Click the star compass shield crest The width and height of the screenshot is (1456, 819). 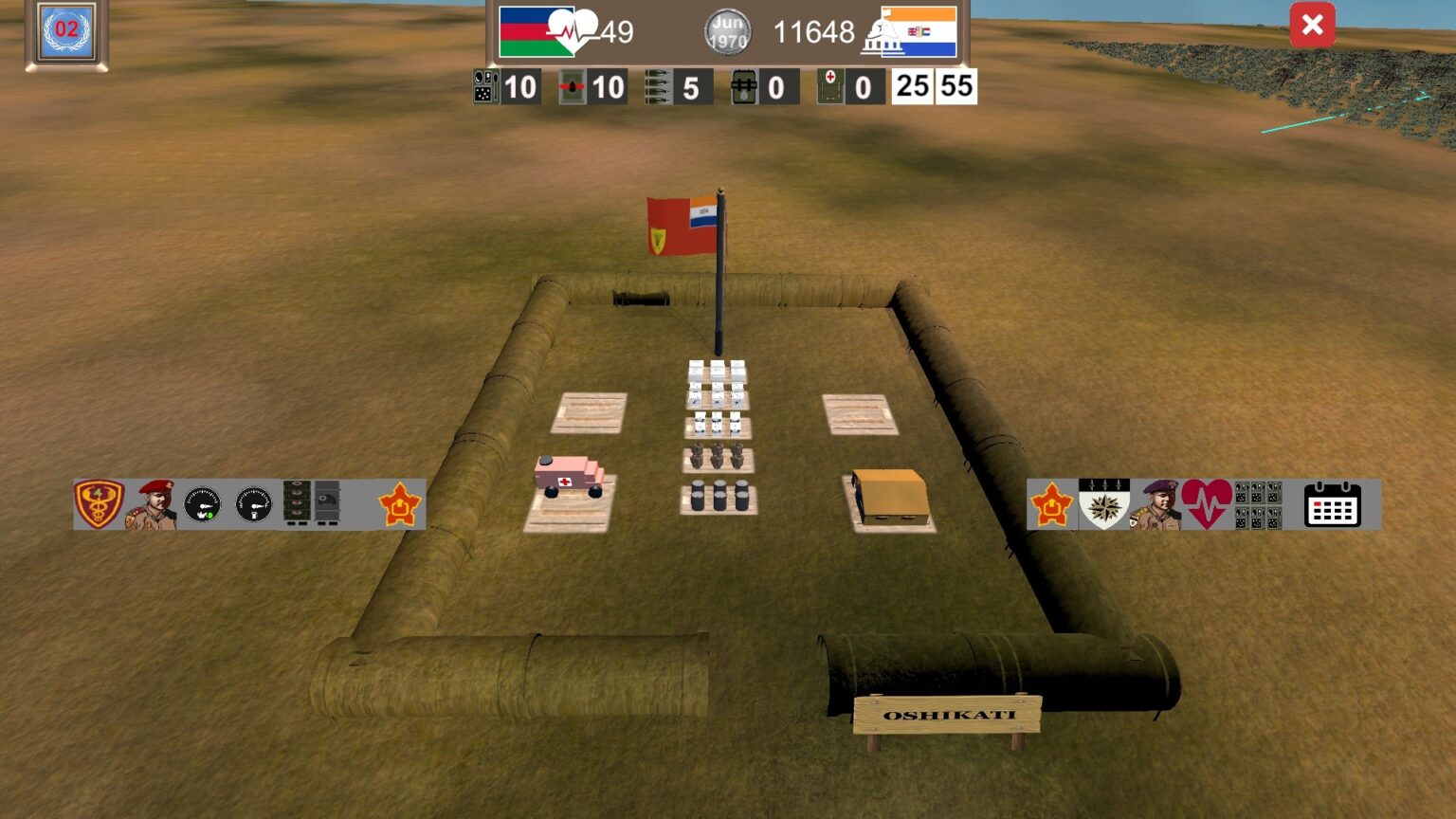pos(1105,504)
